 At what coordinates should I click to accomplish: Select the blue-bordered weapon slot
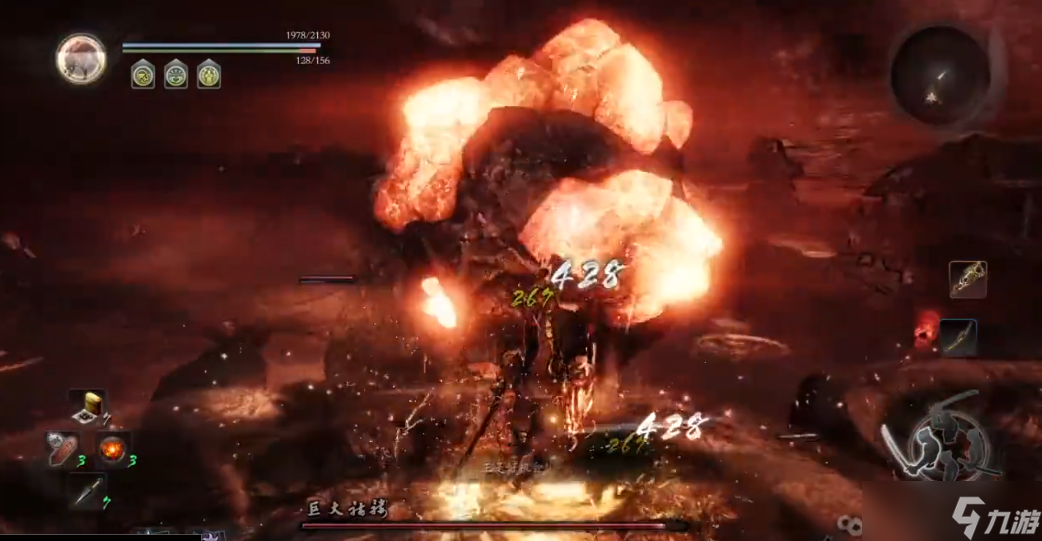pyautogui.click(x=958, y=337)
